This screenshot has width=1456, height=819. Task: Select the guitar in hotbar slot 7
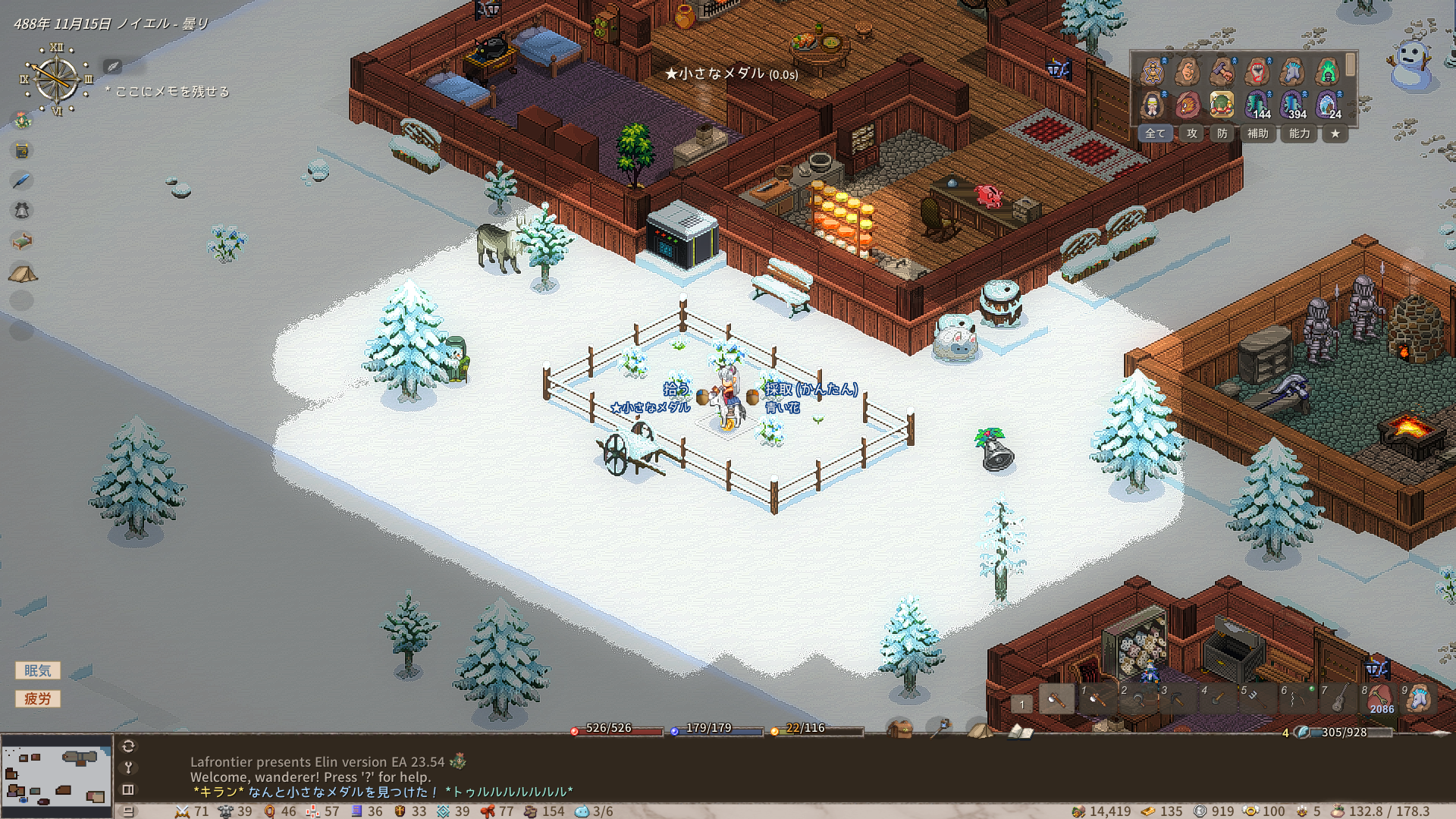pyautogui.click(x=1338, y=698)
